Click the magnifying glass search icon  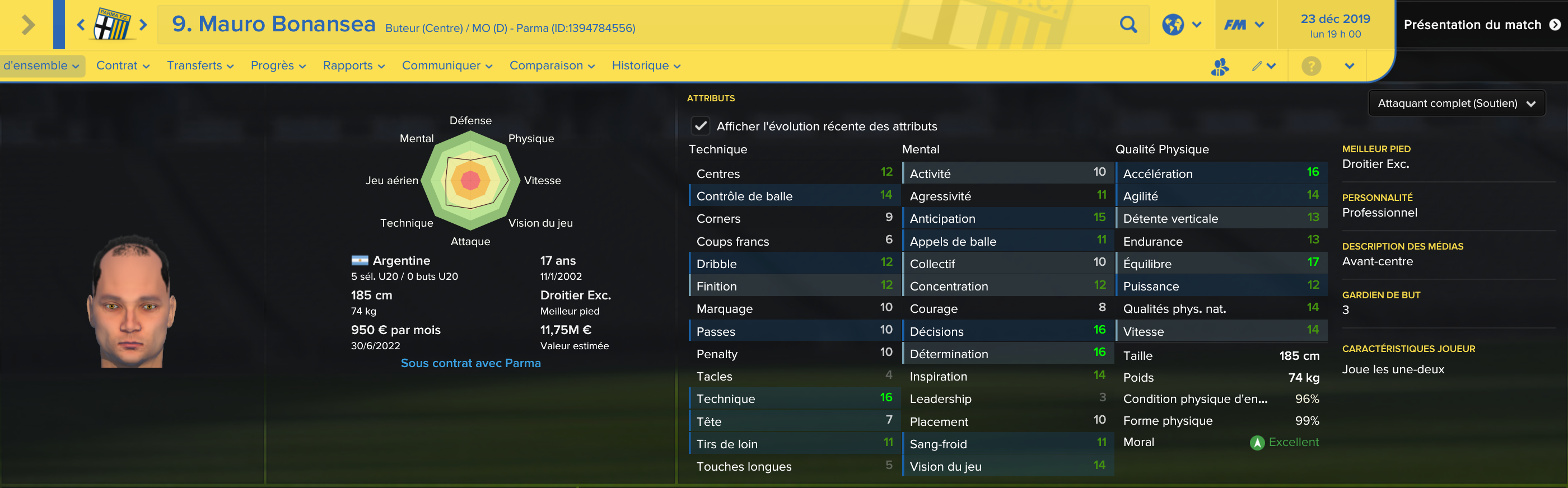1128,25
